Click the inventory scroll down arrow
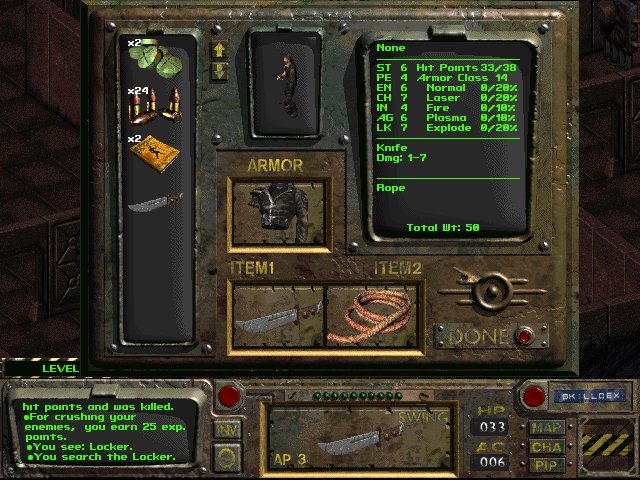This screenshot has height=480, width=640. [220, 70]
